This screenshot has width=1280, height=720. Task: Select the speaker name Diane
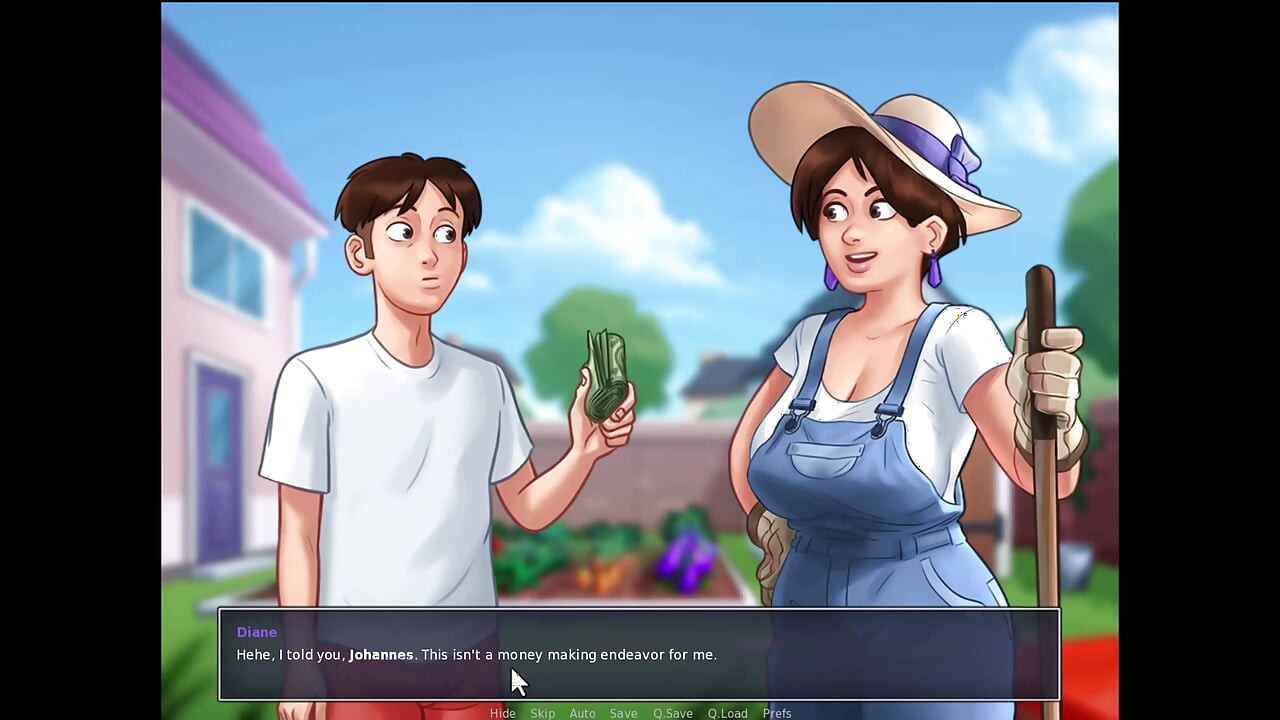coord(256,632)
